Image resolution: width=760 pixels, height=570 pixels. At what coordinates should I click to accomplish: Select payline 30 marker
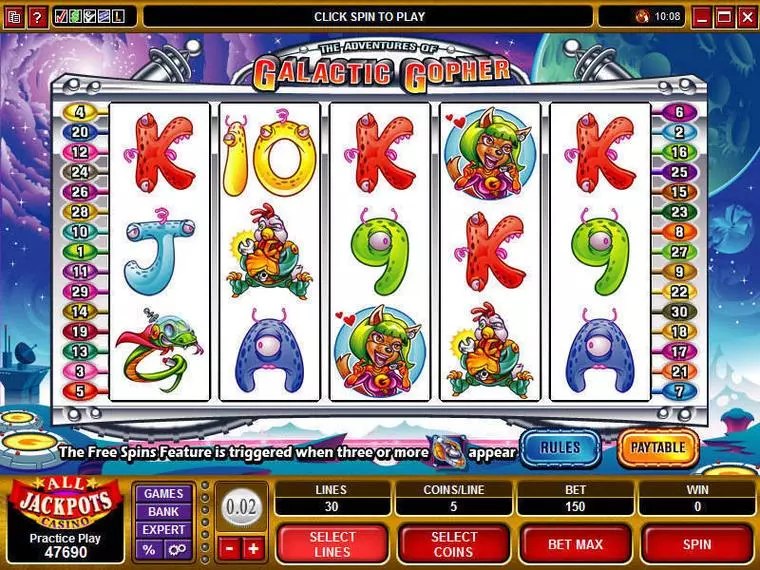[679, 311]
